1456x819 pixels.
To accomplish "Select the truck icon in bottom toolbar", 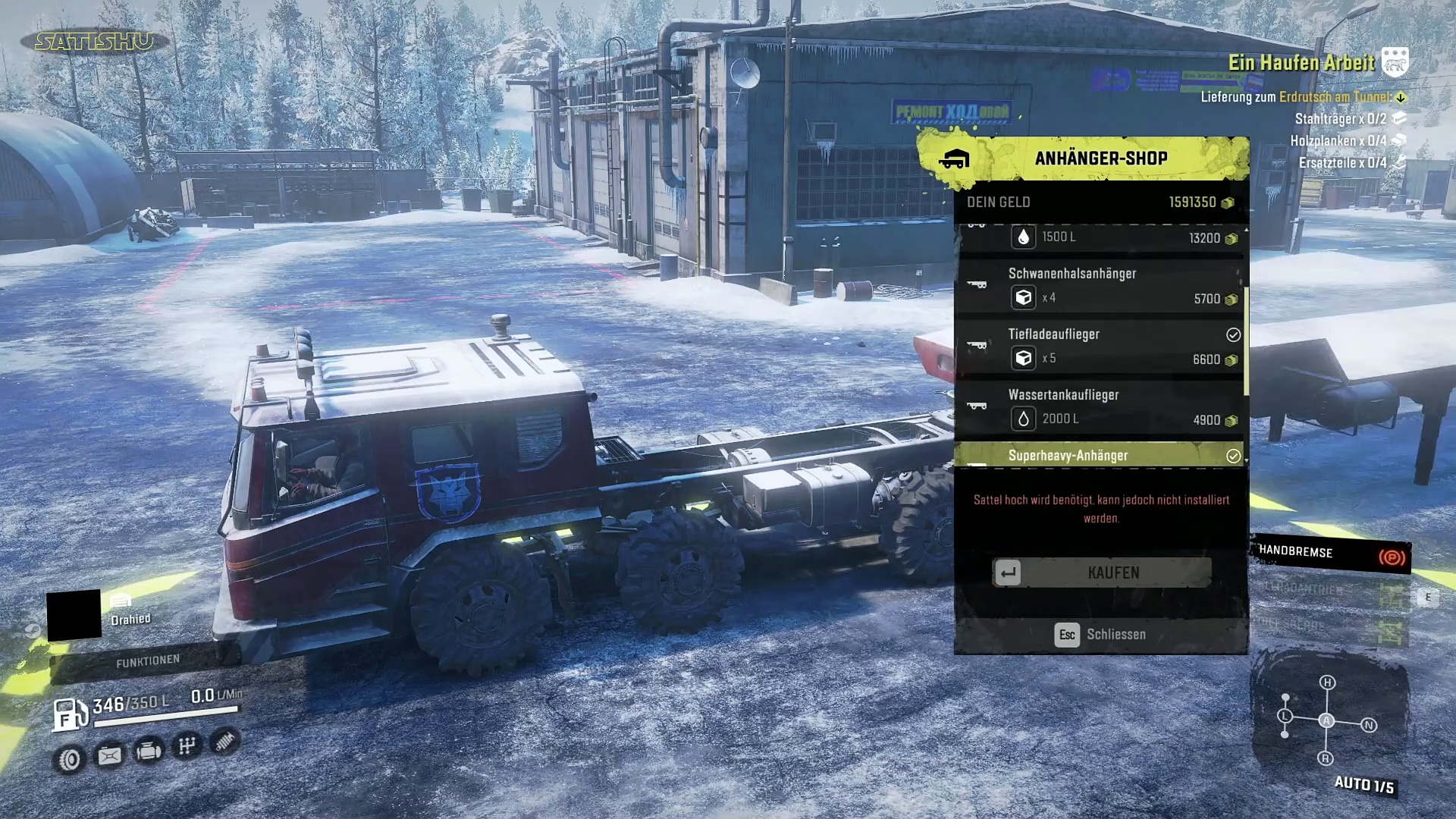I will [149, 751].
